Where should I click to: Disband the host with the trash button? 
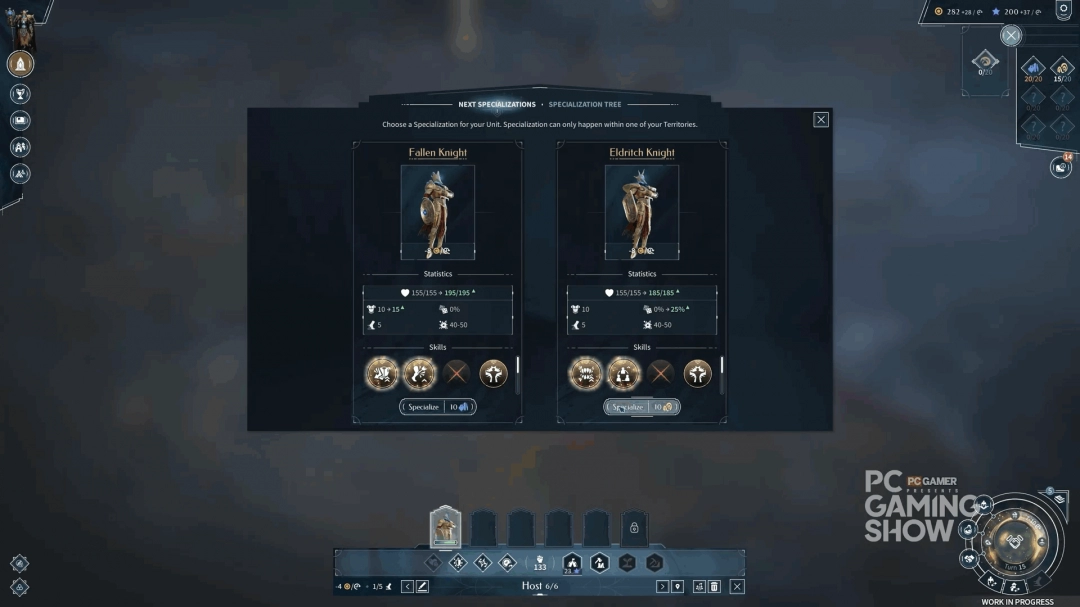click(x=714, y=586)
